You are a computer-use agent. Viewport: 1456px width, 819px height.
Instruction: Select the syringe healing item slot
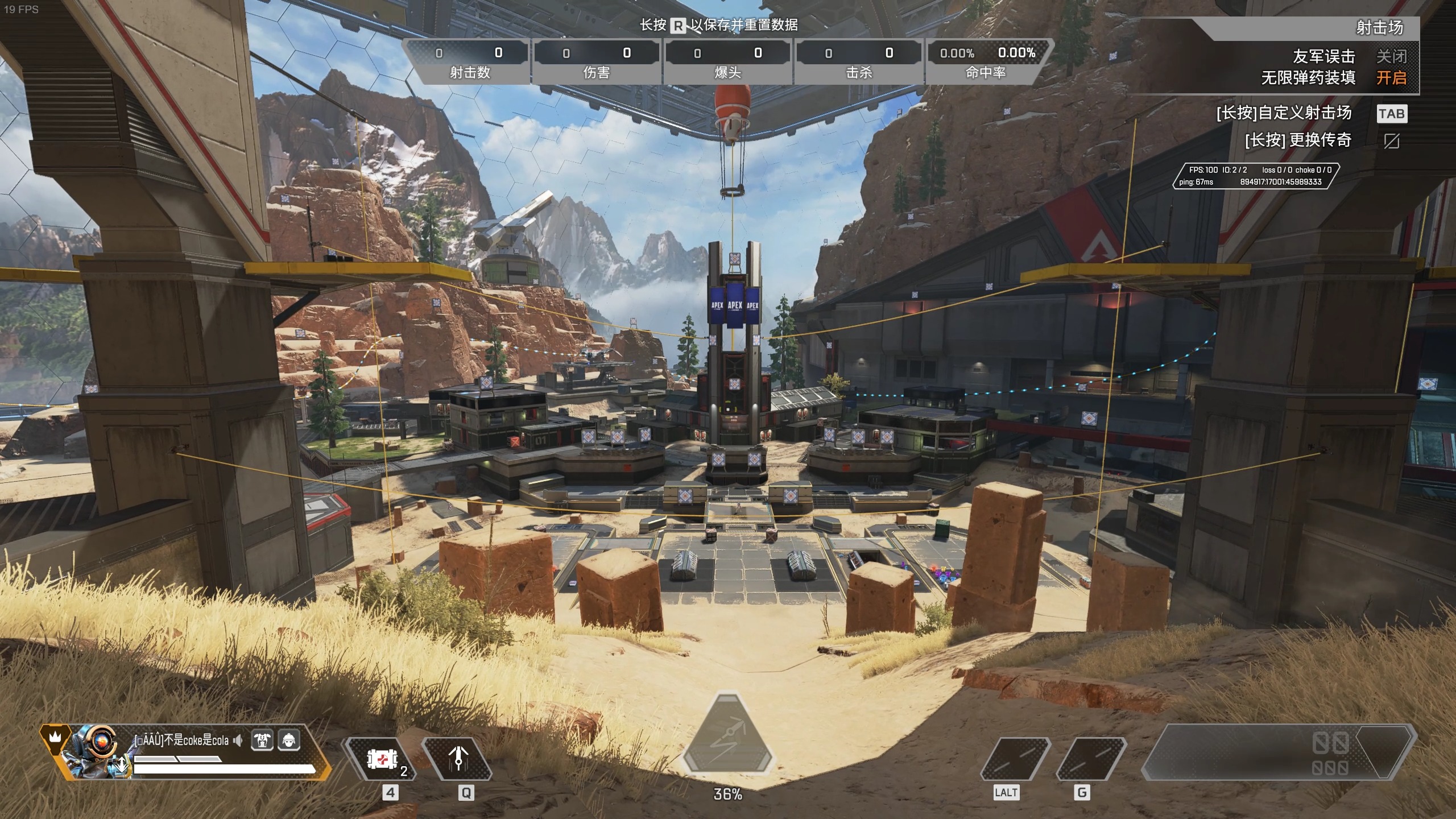[x=382, y=760]
